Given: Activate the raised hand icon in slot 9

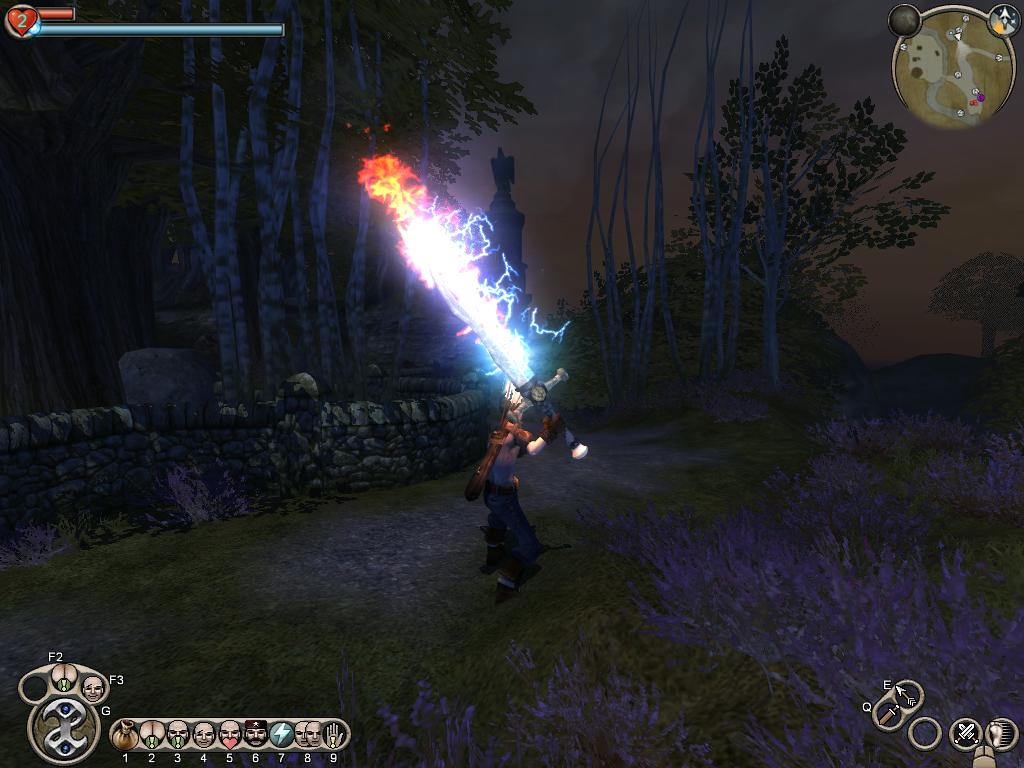Looking at the screenshot, I should [x=334, y=736].
